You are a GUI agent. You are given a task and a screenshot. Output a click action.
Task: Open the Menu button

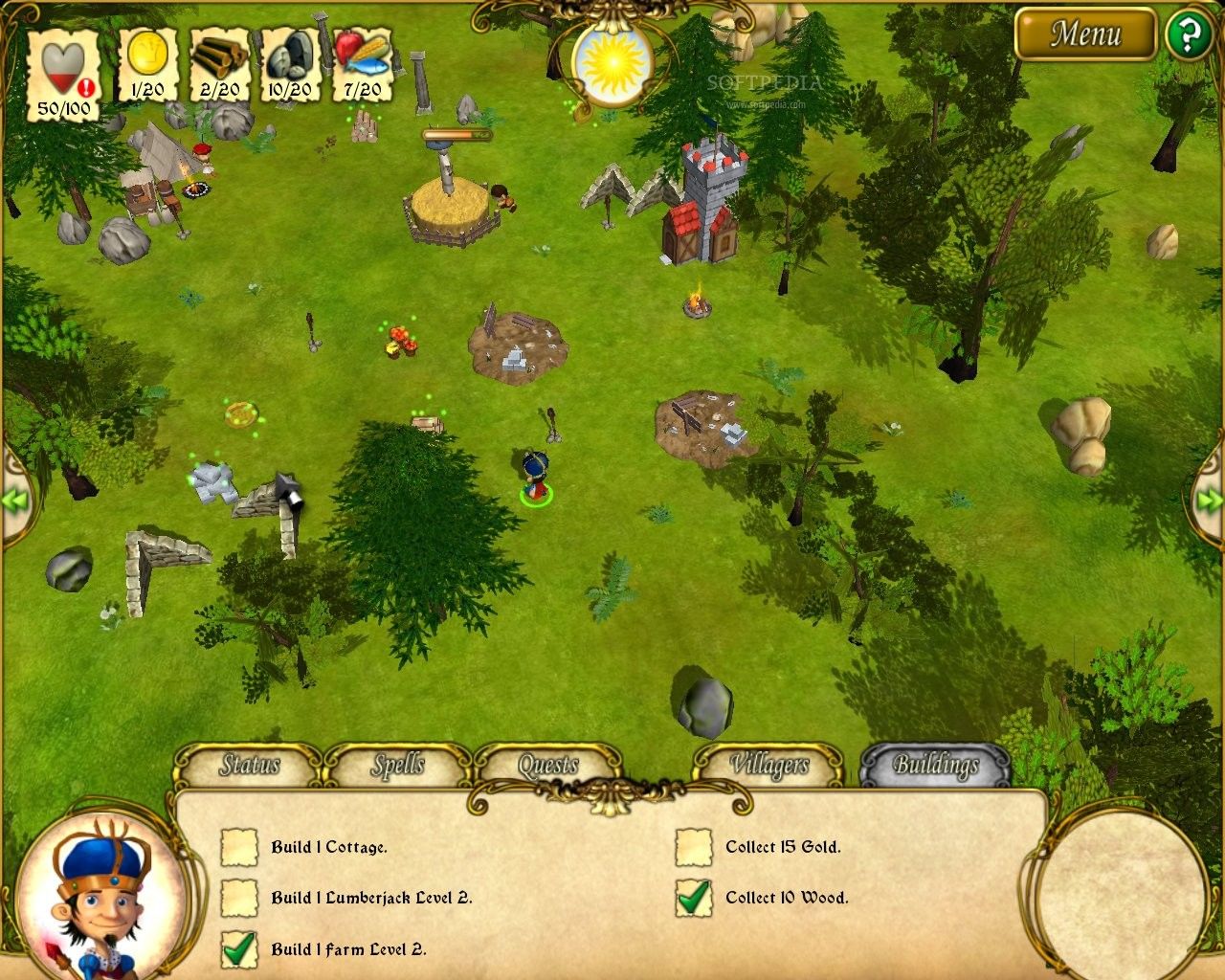point(1085,34)
